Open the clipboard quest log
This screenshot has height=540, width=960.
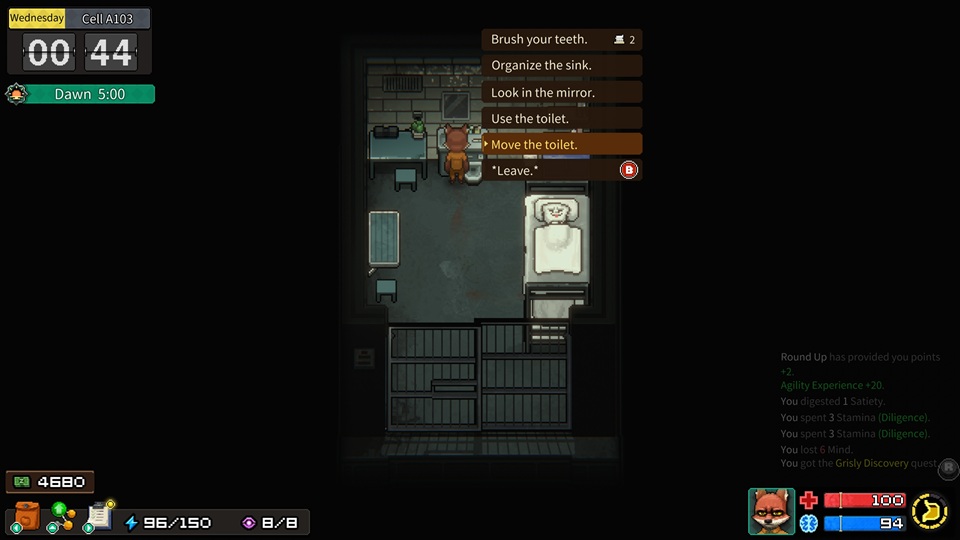tap(99, 515)
